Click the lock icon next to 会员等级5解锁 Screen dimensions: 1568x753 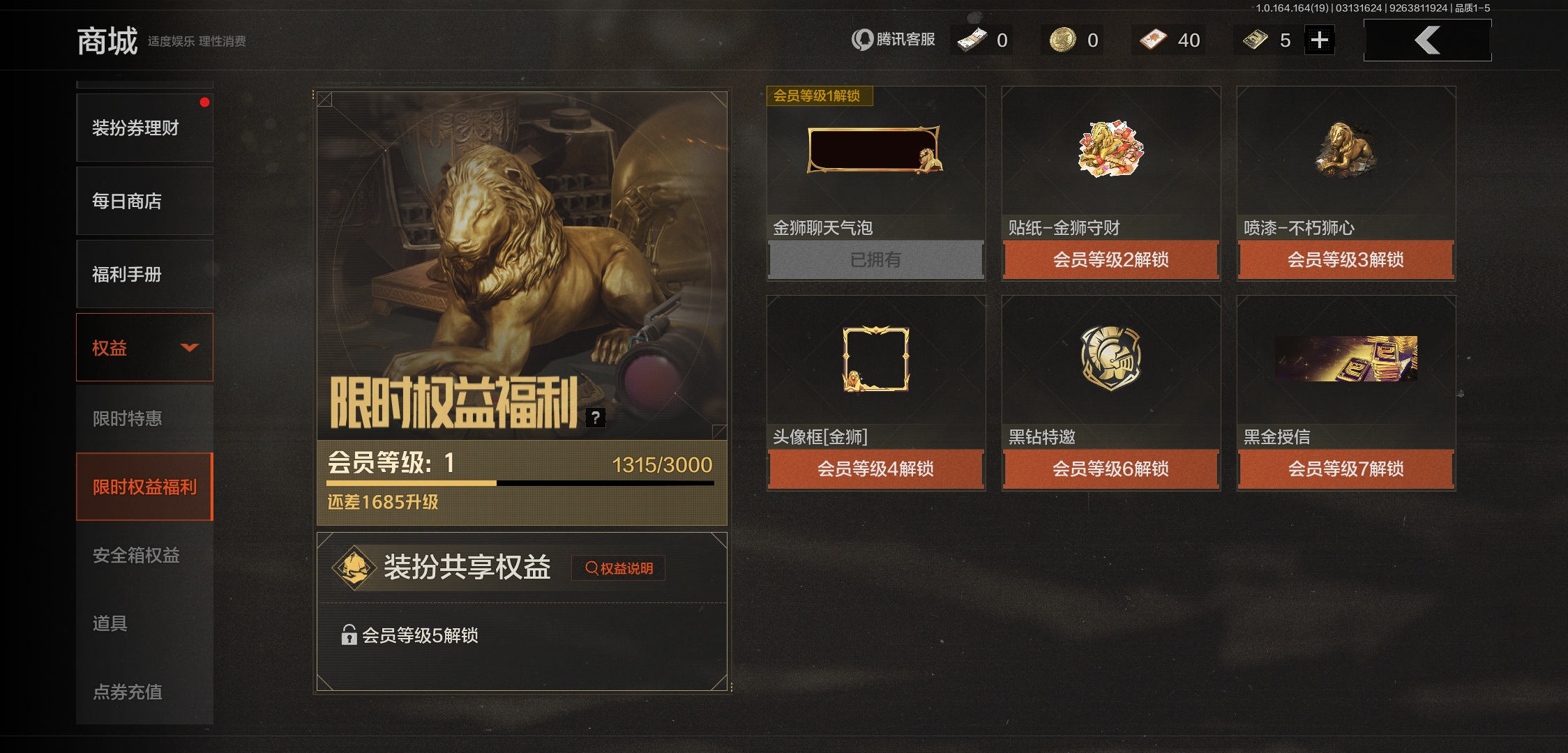348,636
